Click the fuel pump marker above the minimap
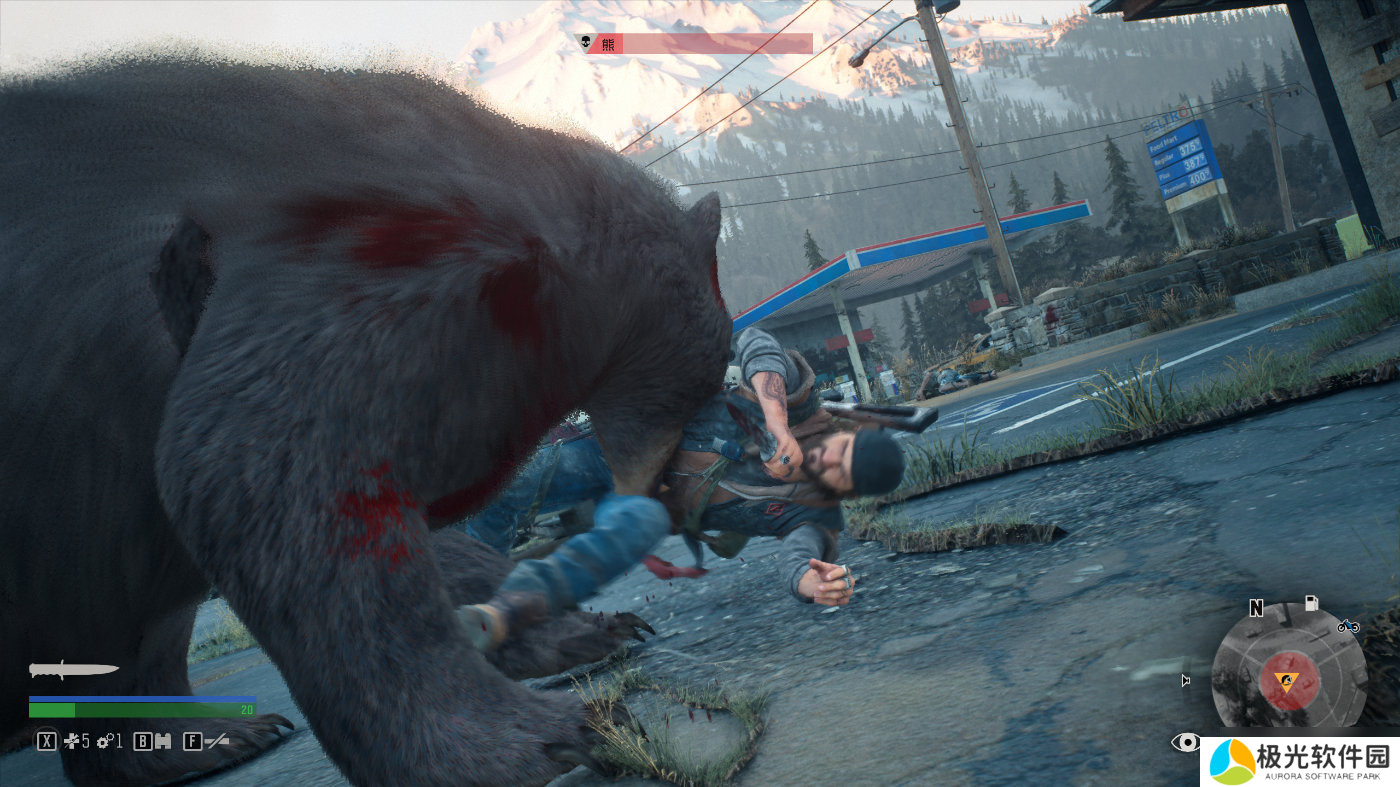 [1310, 603]
